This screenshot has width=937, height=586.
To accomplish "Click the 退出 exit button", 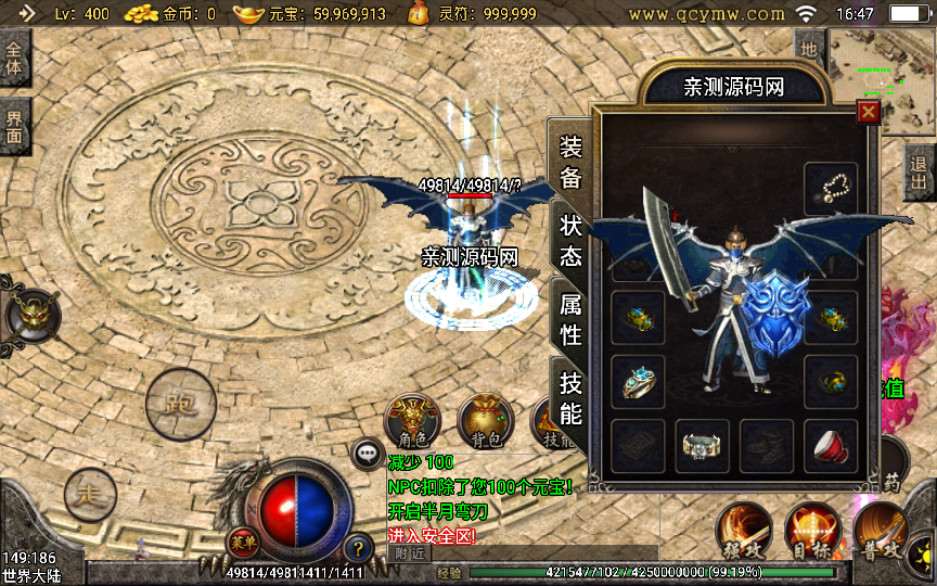I will [920, 173].
